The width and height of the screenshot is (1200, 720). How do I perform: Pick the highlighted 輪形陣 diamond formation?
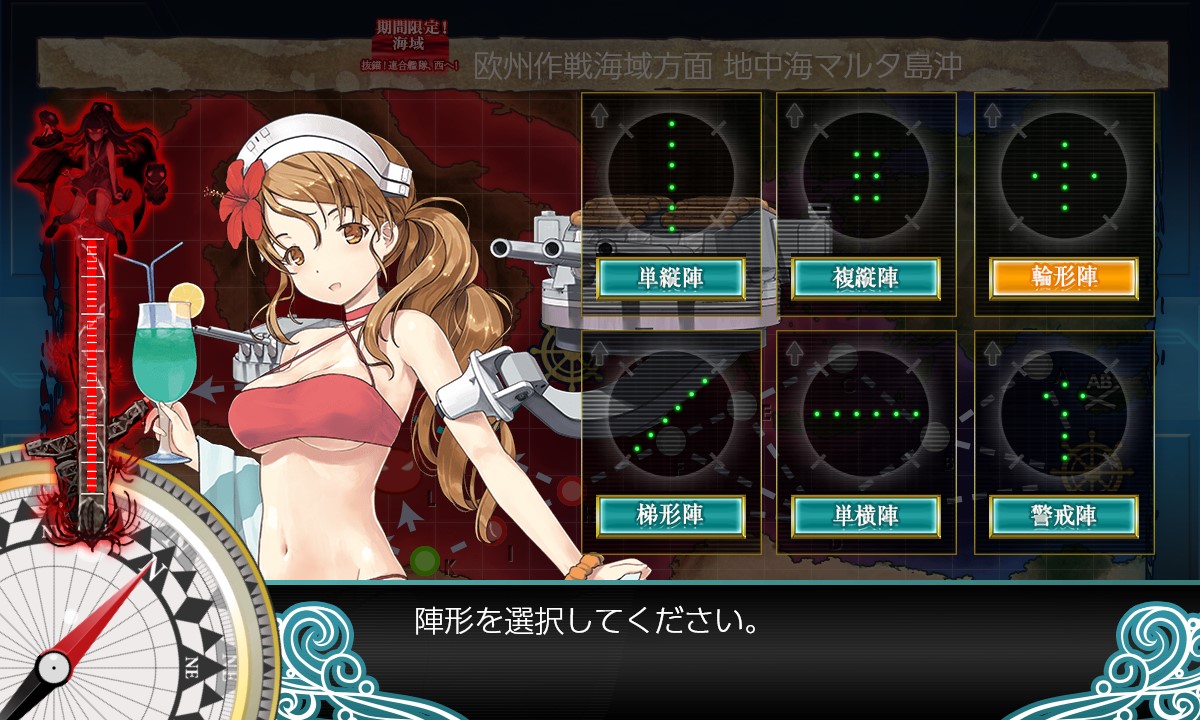pyautogui.click(x=1064, y=278)
